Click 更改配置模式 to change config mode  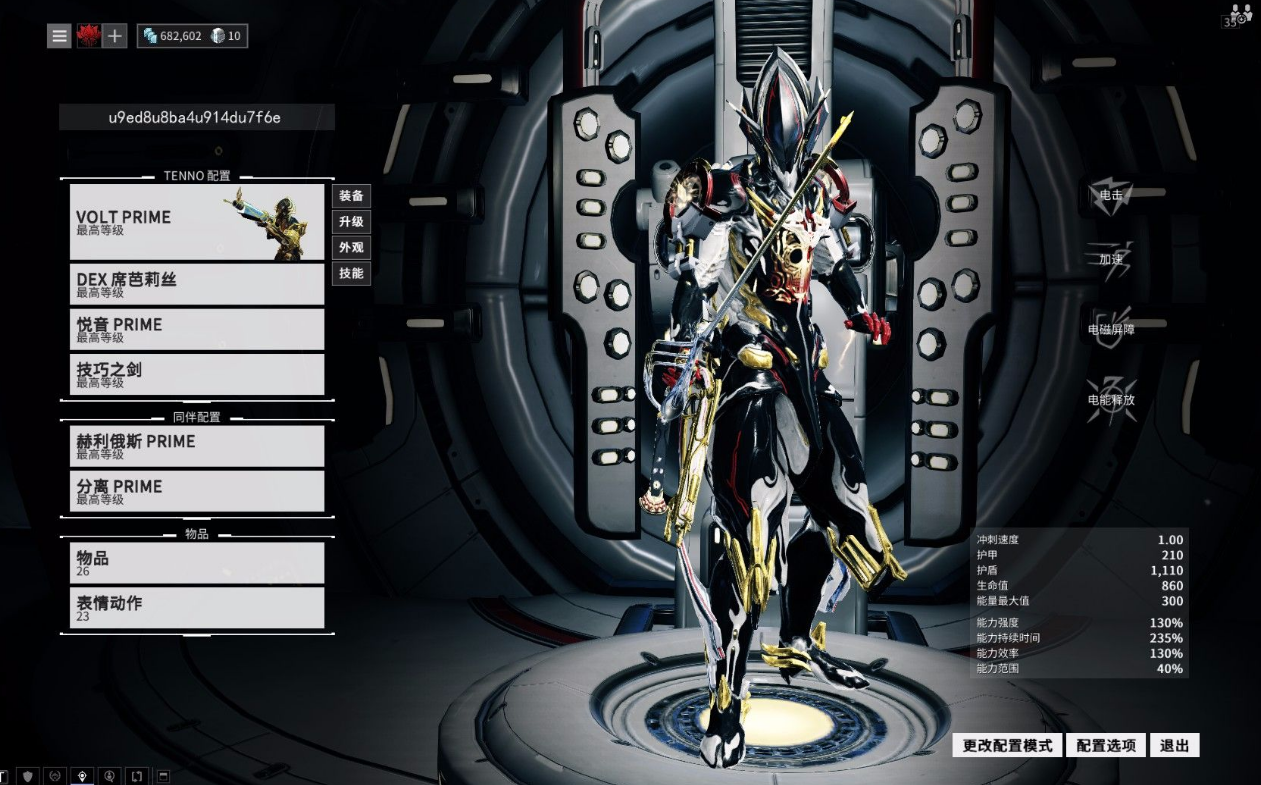1007,745
